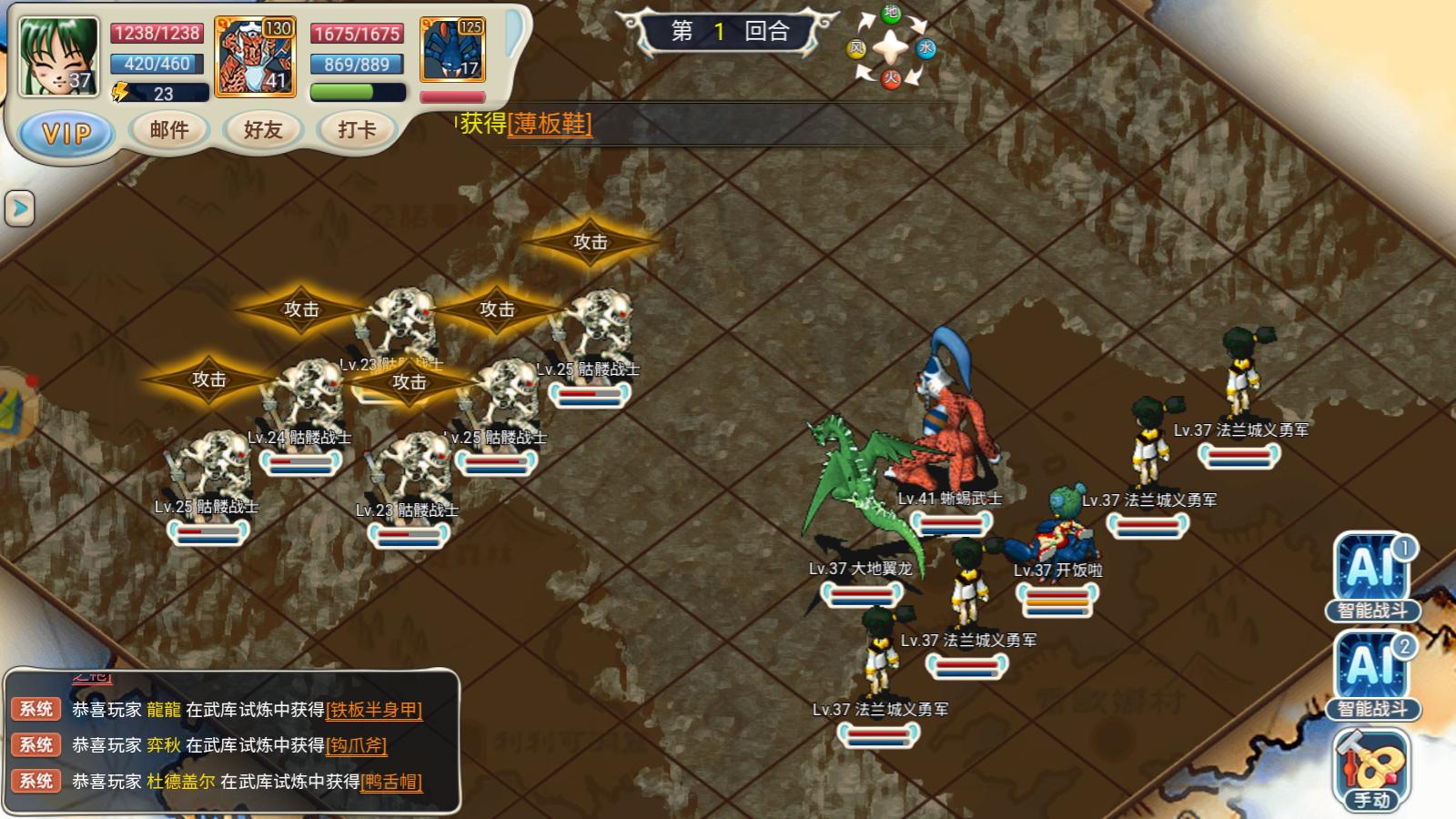
Task: Click the 打卡 check-in button
Action: [357, 130]
